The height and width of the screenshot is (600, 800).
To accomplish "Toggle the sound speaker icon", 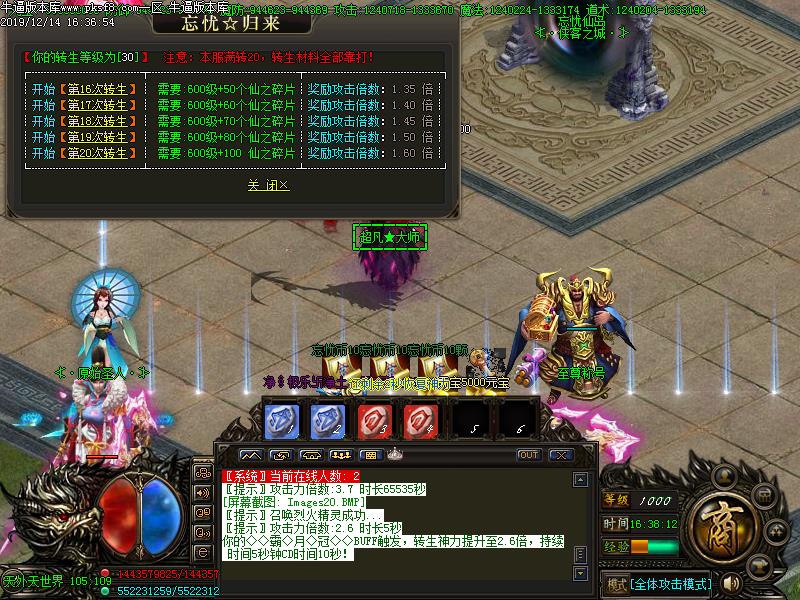I will click(731, 583).
